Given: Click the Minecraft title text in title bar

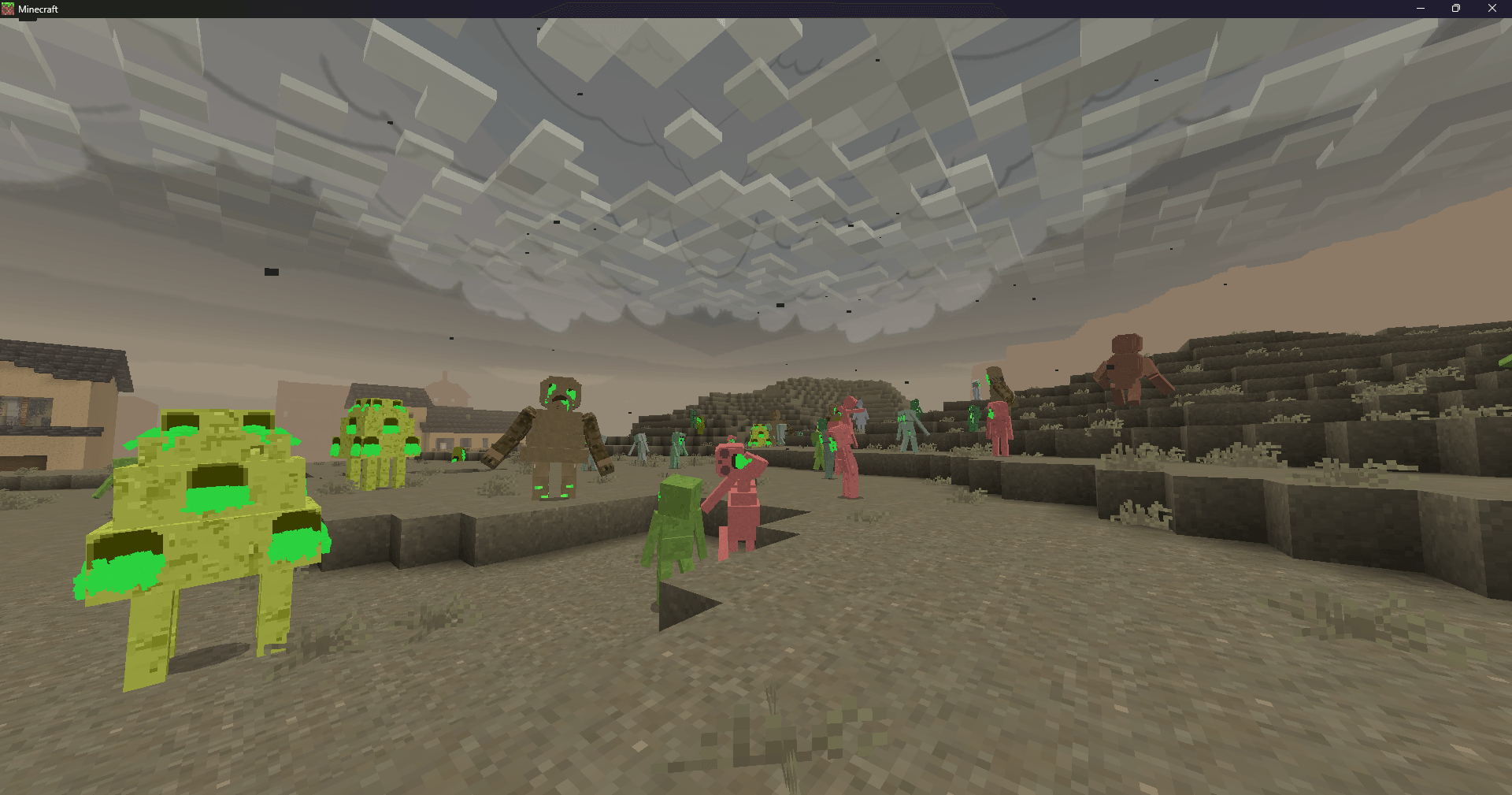Looking at the screenshot, I should coord(38,9).
